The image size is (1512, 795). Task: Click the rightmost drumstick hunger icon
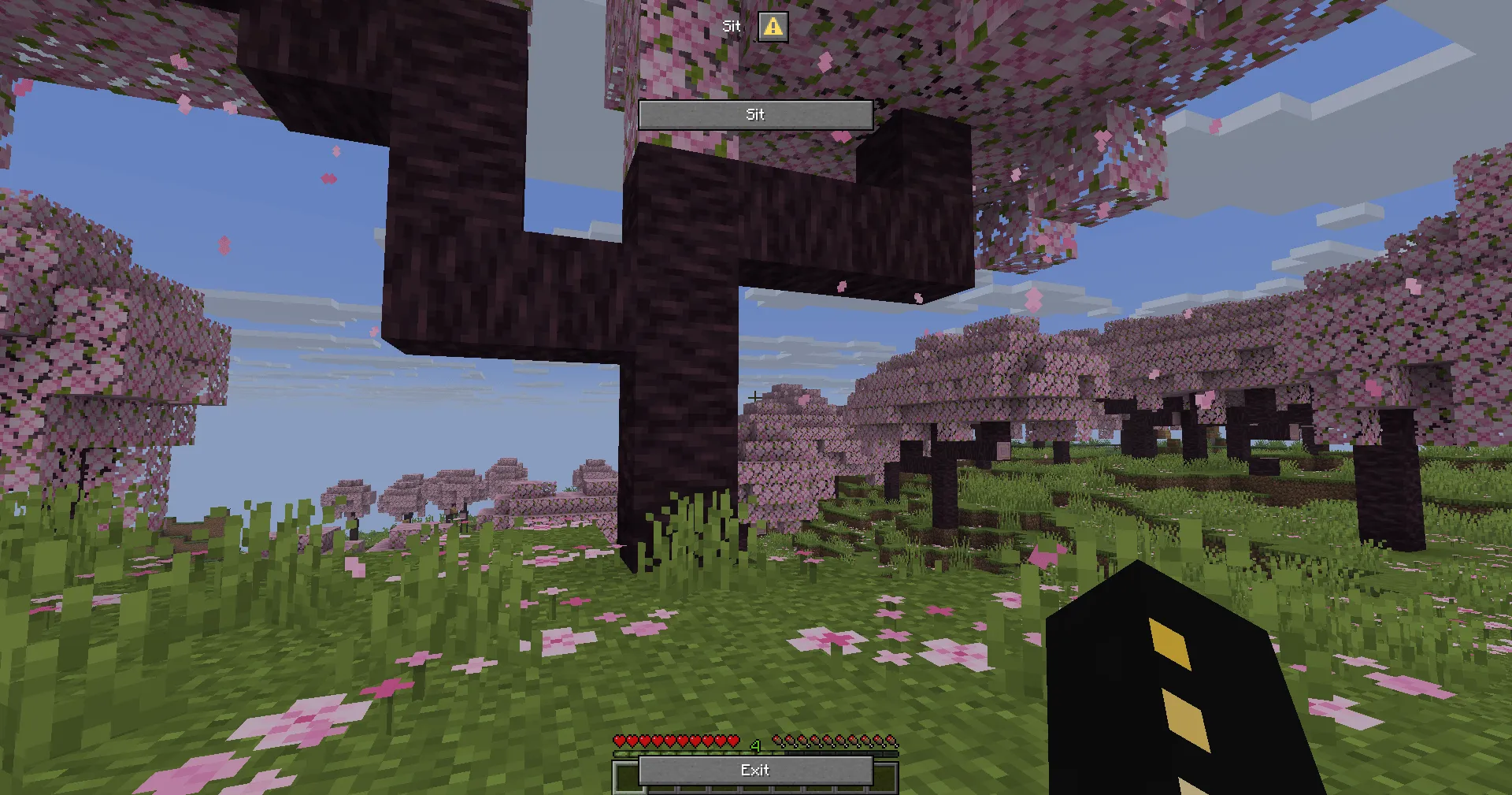tap(892, 741)
